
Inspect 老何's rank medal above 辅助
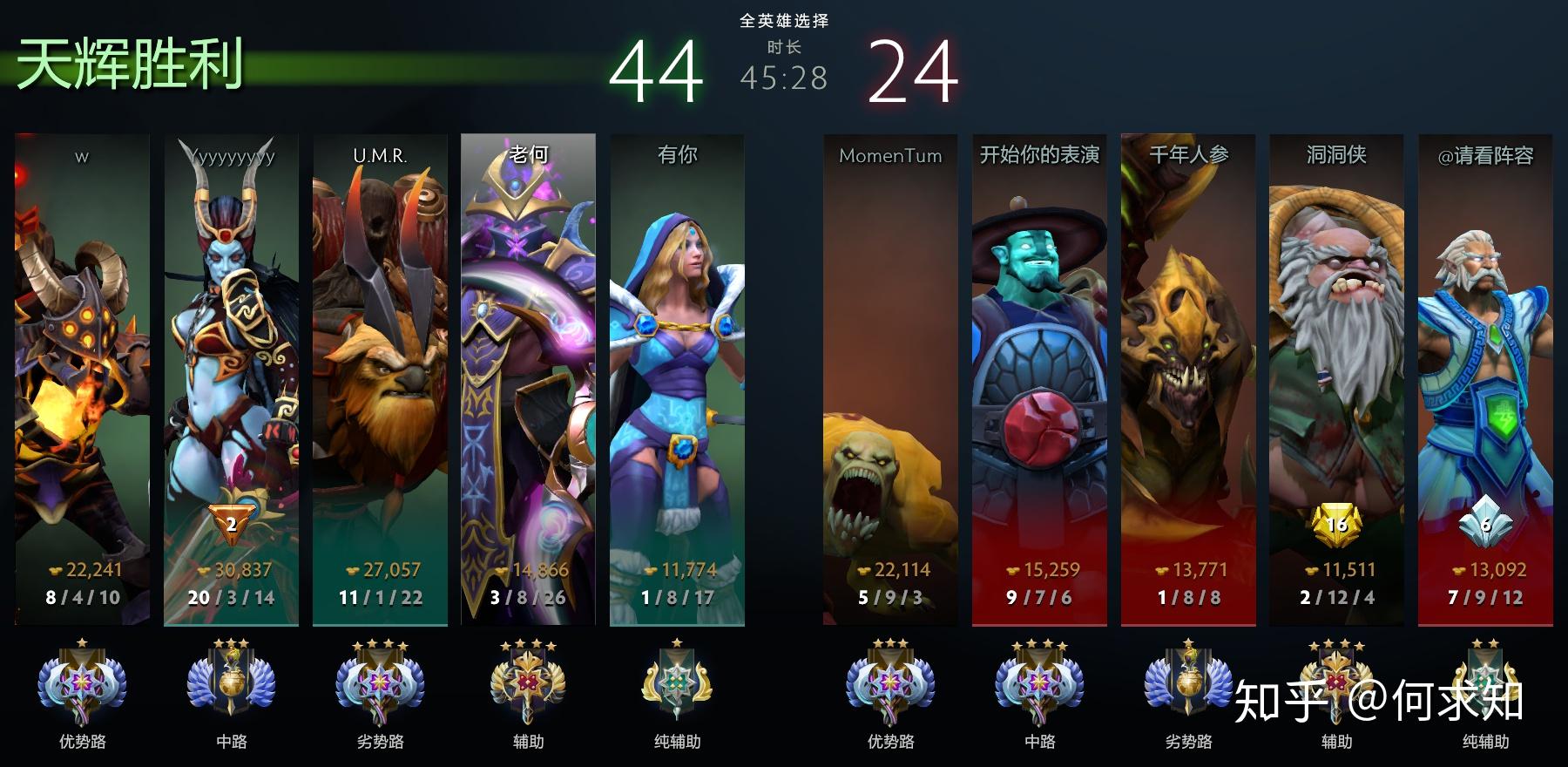(528, 683)
